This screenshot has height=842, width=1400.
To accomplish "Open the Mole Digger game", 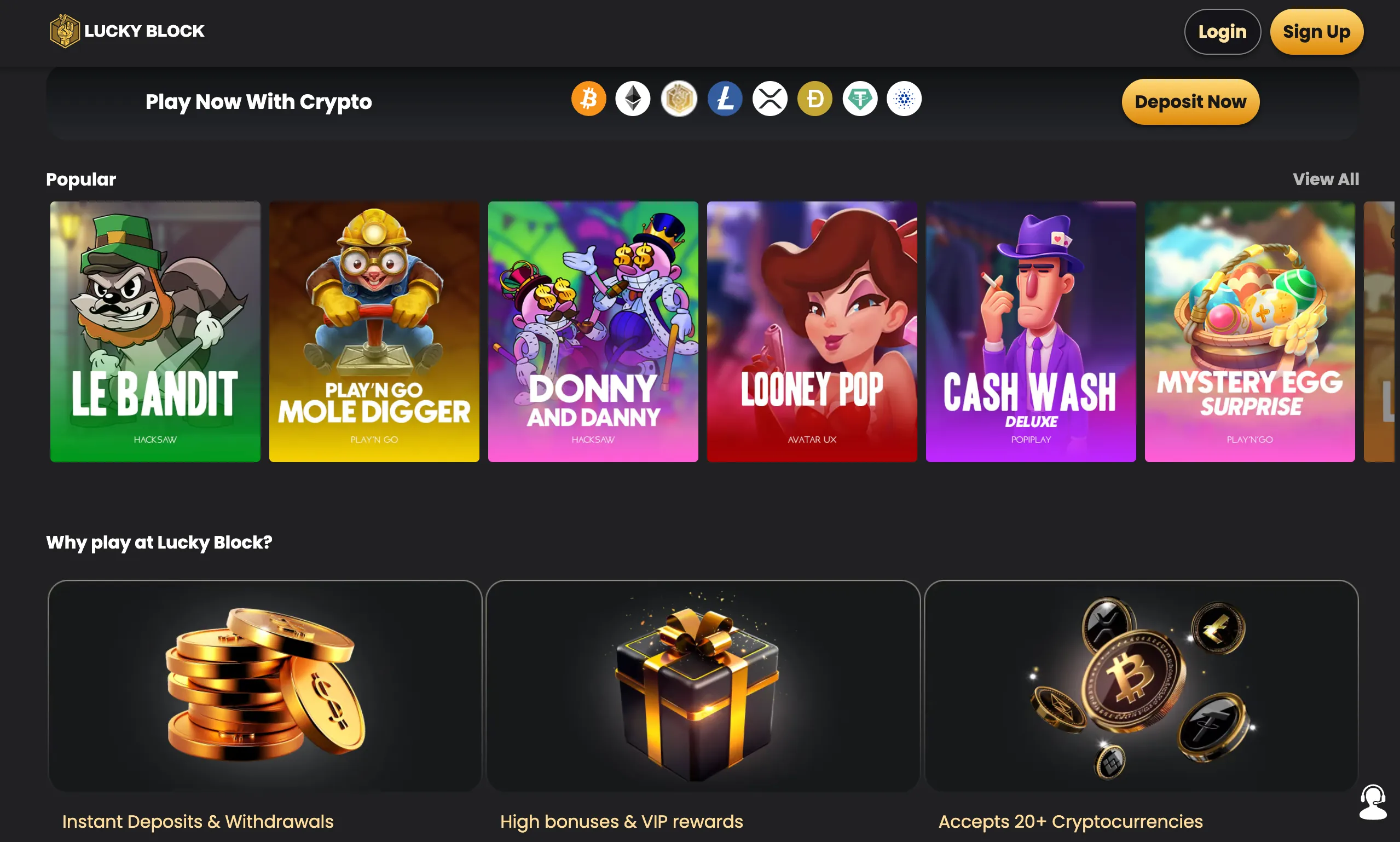I will (374, 332).
